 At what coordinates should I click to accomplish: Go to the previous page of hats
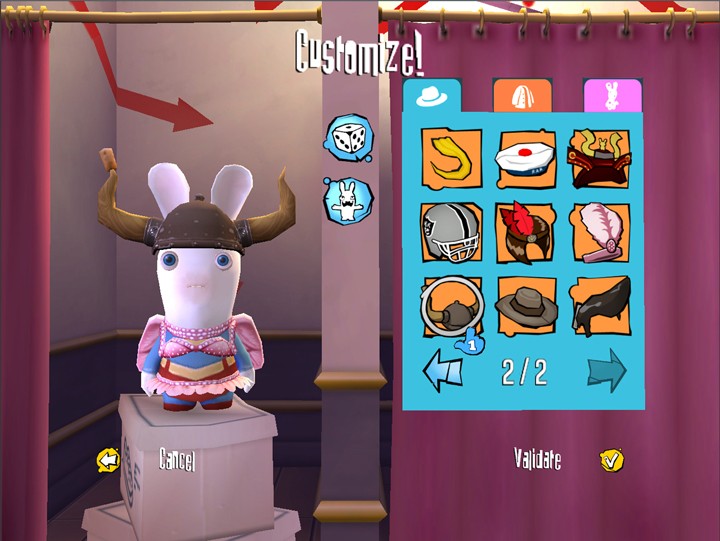coord(444,372)
